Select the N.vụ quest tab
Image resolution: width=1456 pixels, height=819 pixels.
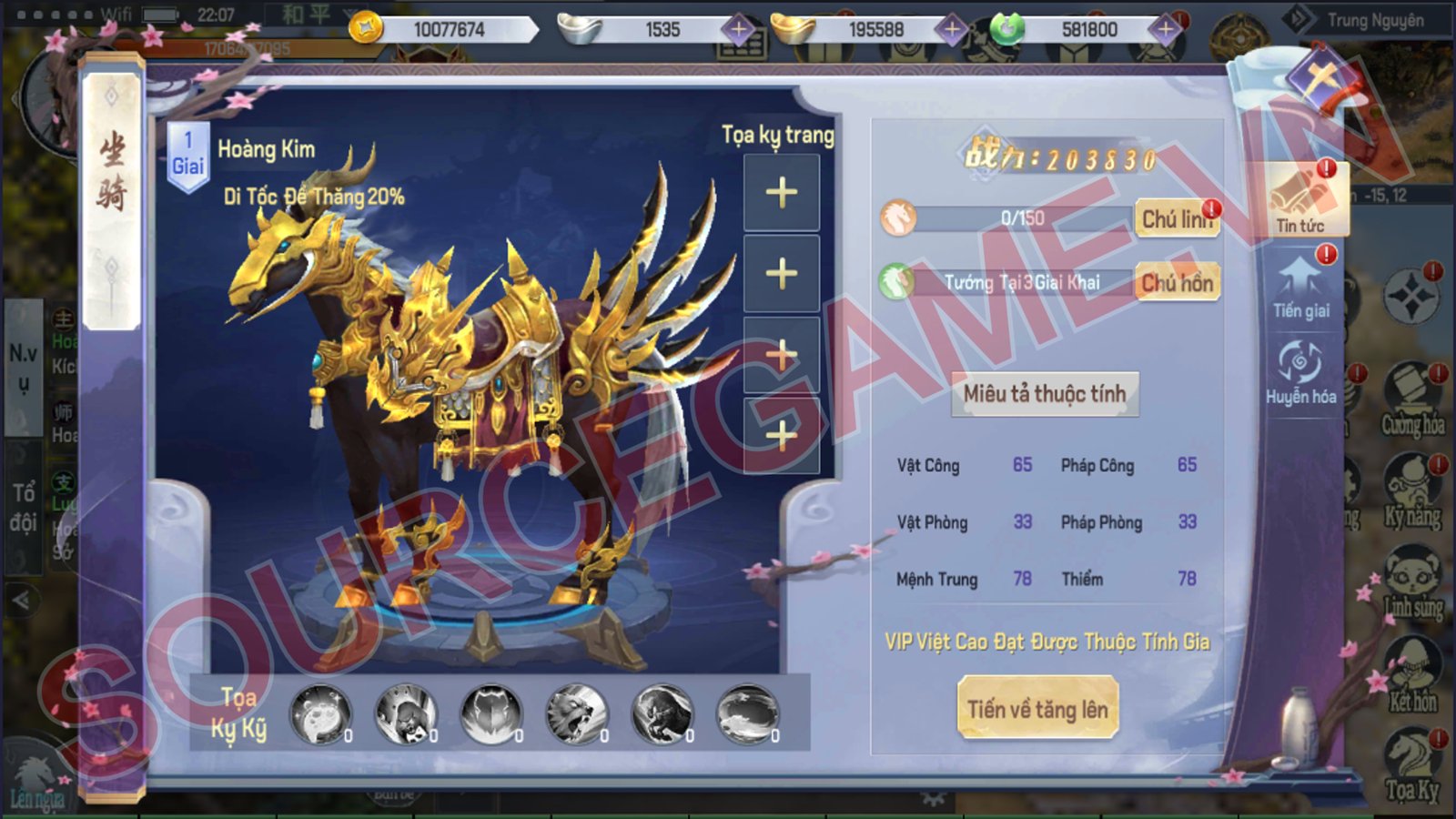point(23,366)
